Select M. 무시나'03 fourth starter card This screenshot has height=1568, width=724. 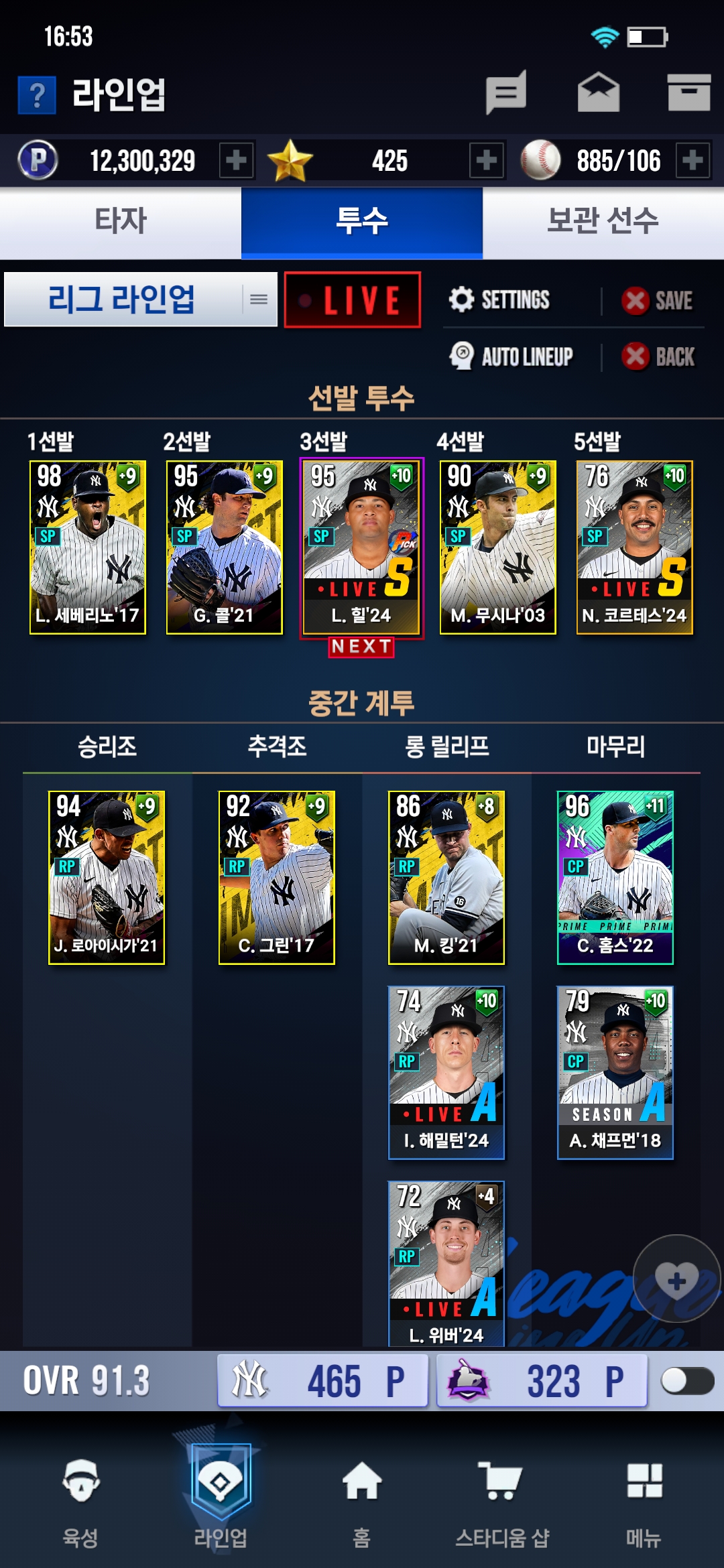(498, 547)
